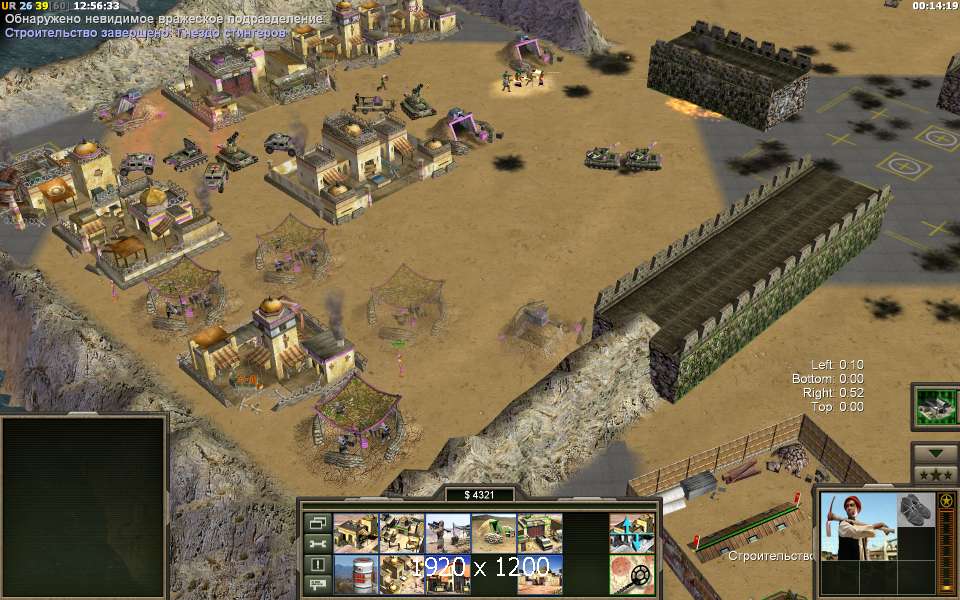Viewport: 960px width, 600px height.
Task: Click the exclamation mark button
Action: (317, 564)
